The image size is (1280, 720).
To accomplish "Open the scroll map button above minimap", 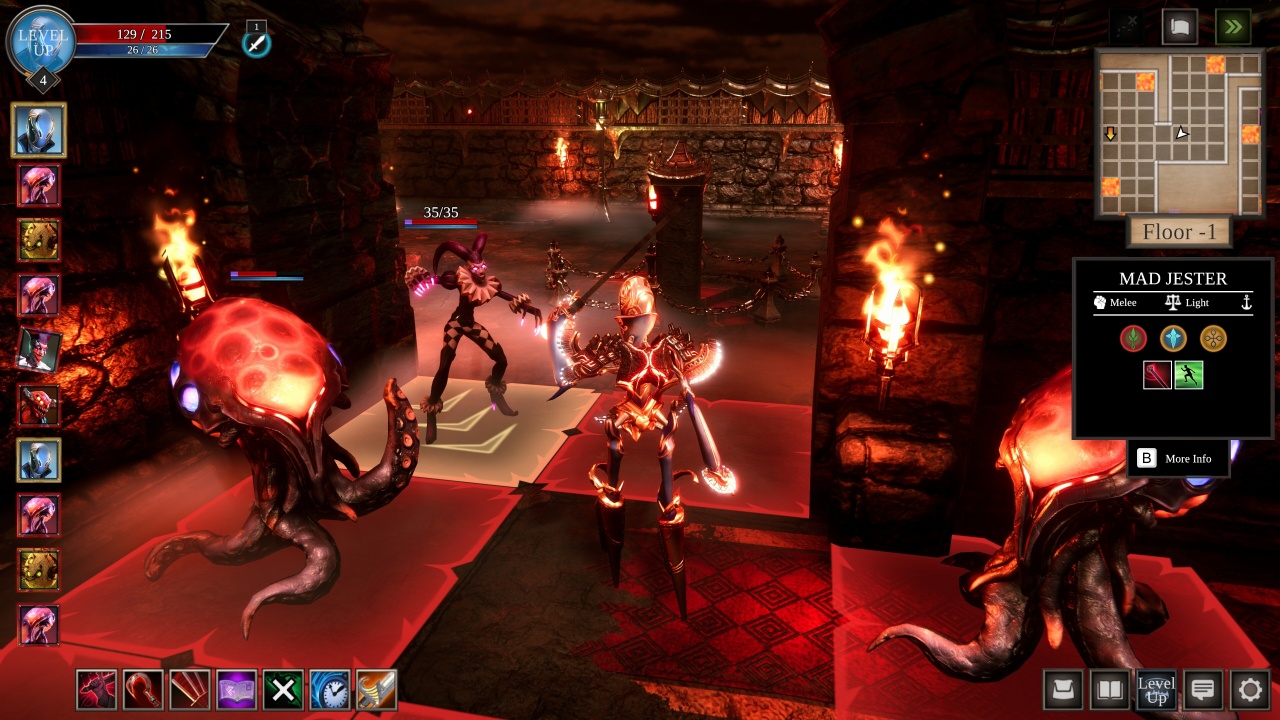I will click(1180, 27).
